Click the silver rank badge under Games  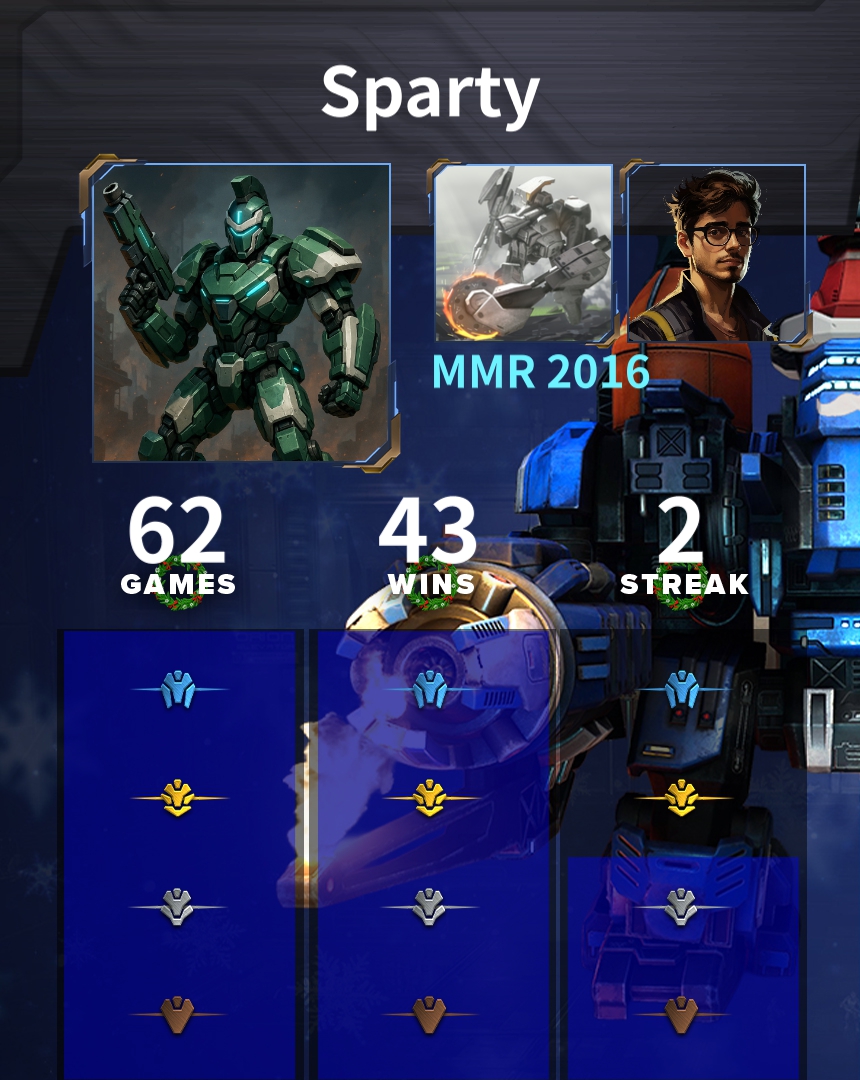[178, 907]
